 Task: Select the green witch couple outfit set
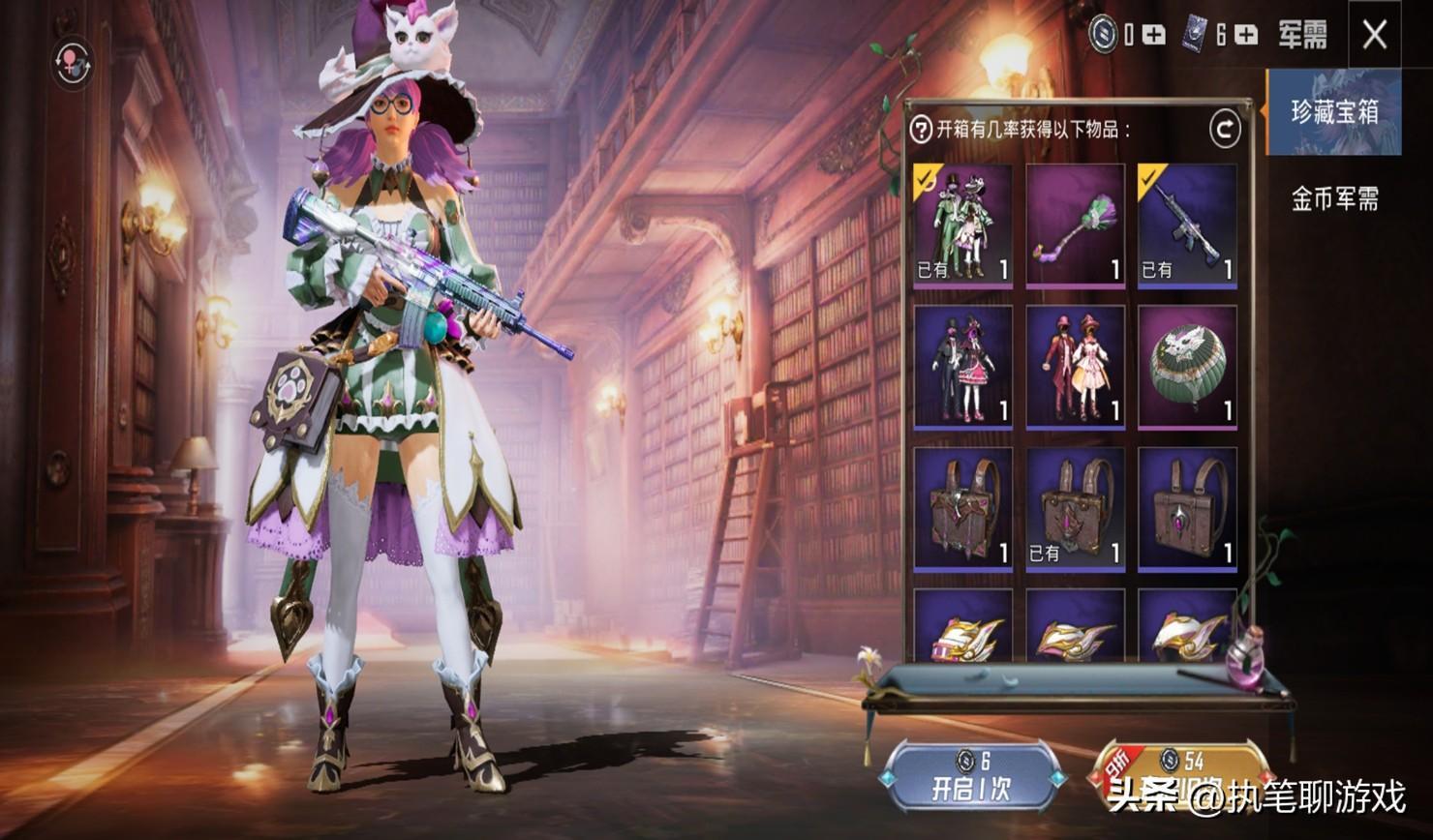tap(963, 225)
